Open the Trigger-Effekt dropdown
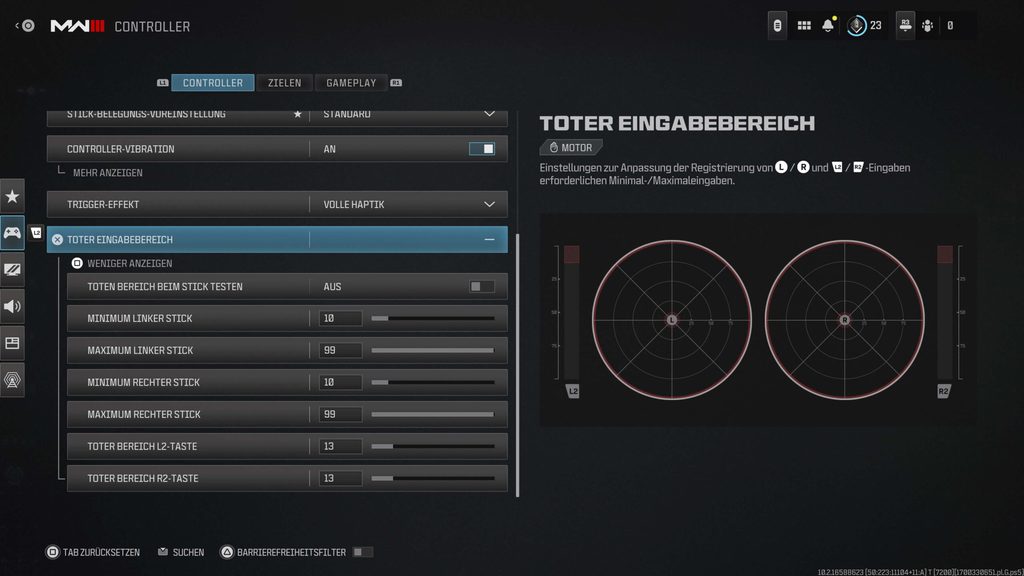 (489, 205)
